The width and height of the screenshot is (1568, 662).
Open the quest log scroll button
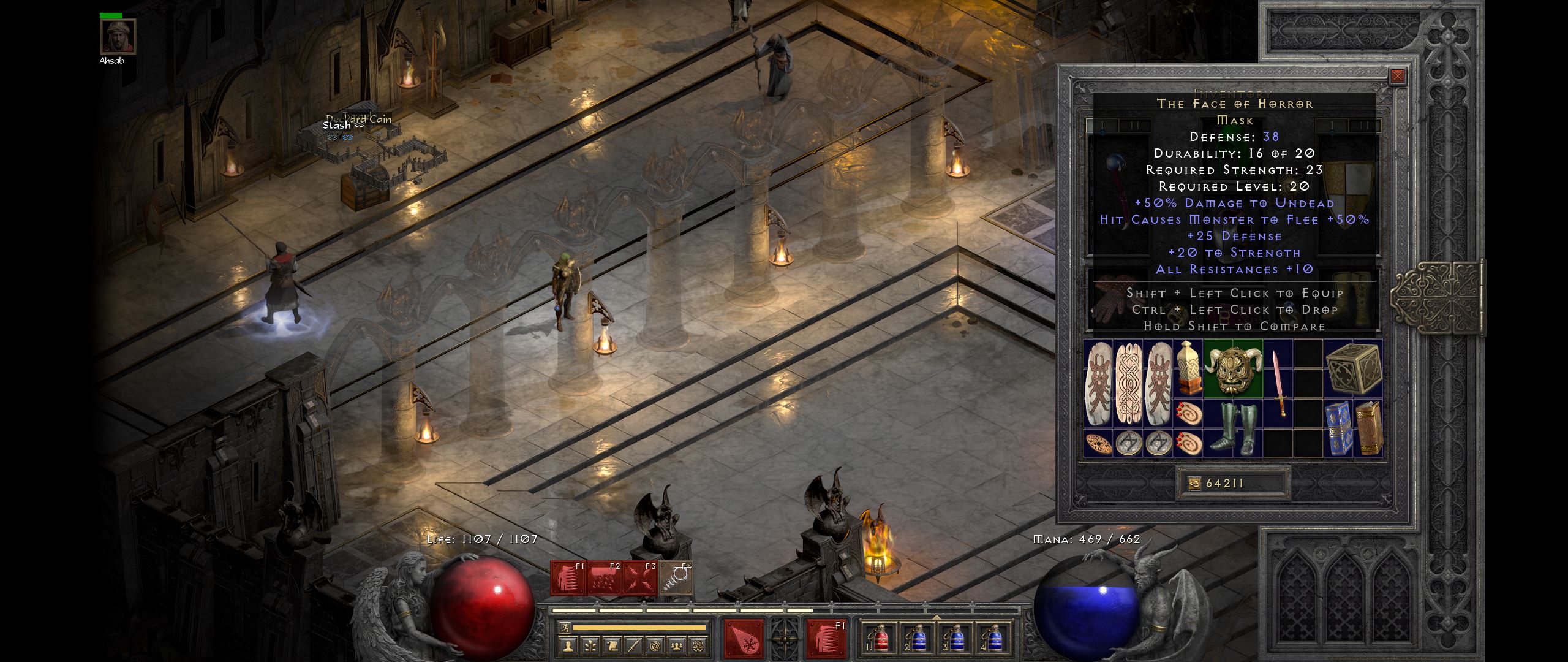click(x=612, y=645)
